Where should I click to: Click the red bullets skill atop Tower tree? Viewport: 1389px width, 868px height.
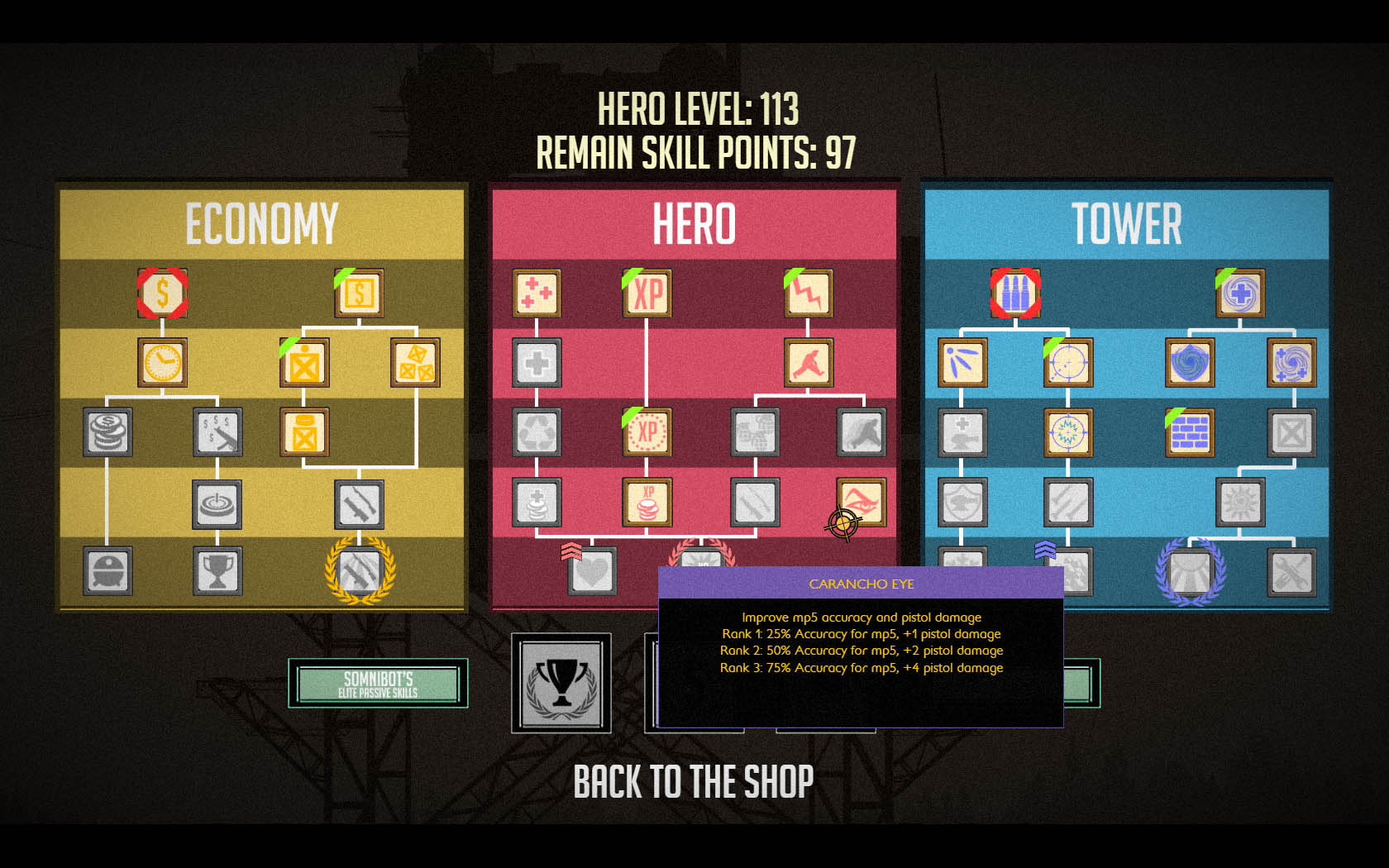coord(1014,293)
